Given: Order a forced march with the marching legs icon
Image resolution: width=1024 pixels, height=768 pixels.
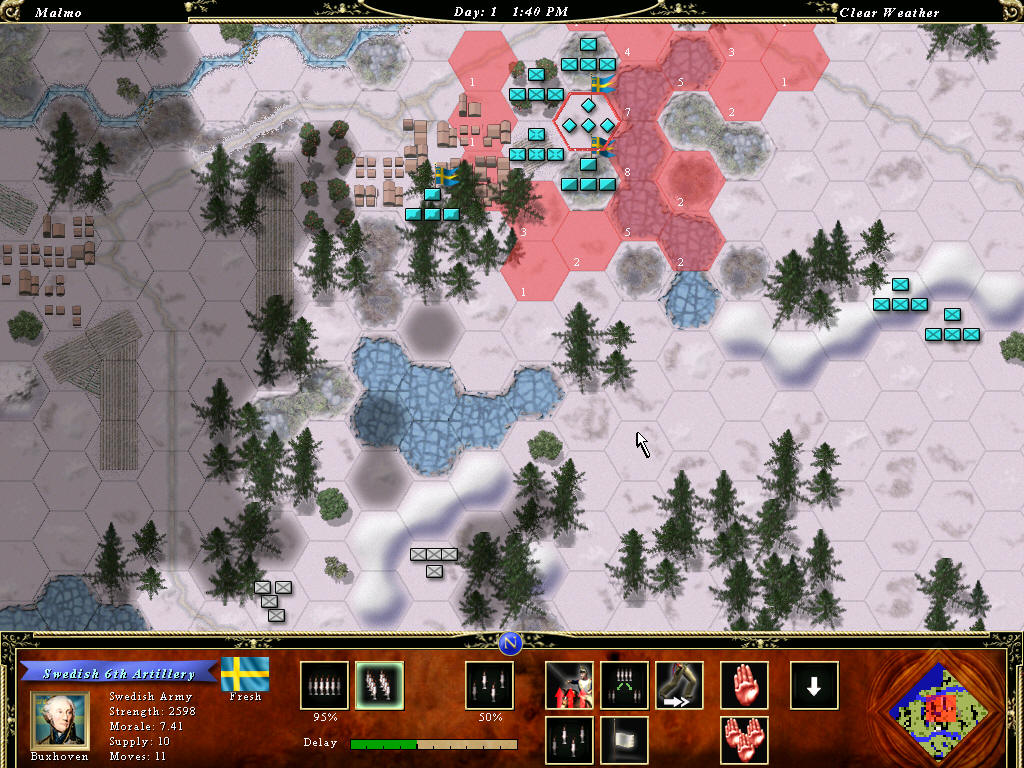Looking at the screenshot, I should click(679, 686).
